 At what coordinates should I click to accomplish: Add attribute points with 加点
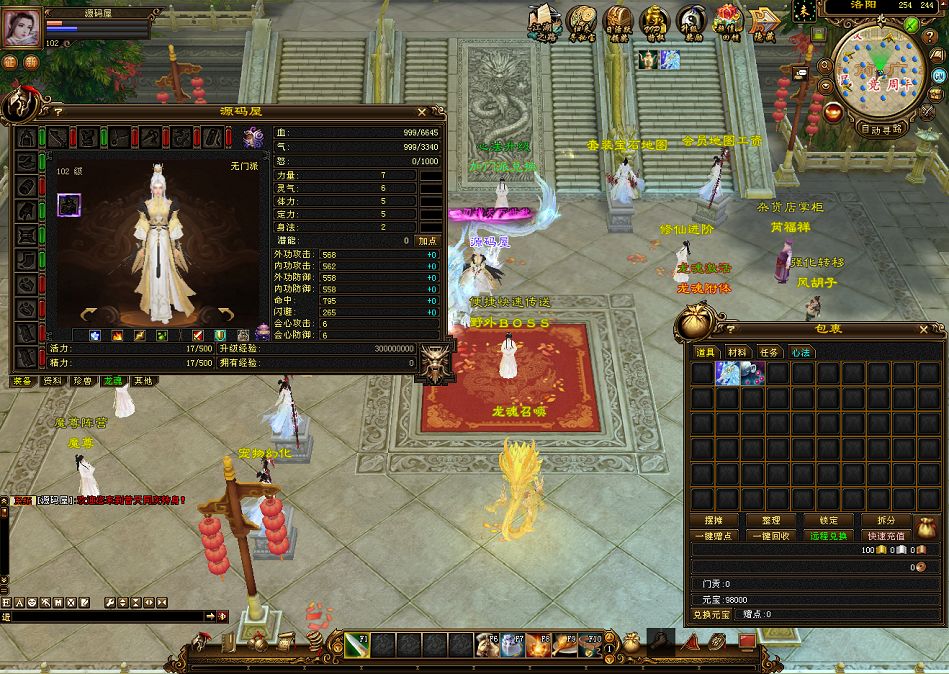428,241
